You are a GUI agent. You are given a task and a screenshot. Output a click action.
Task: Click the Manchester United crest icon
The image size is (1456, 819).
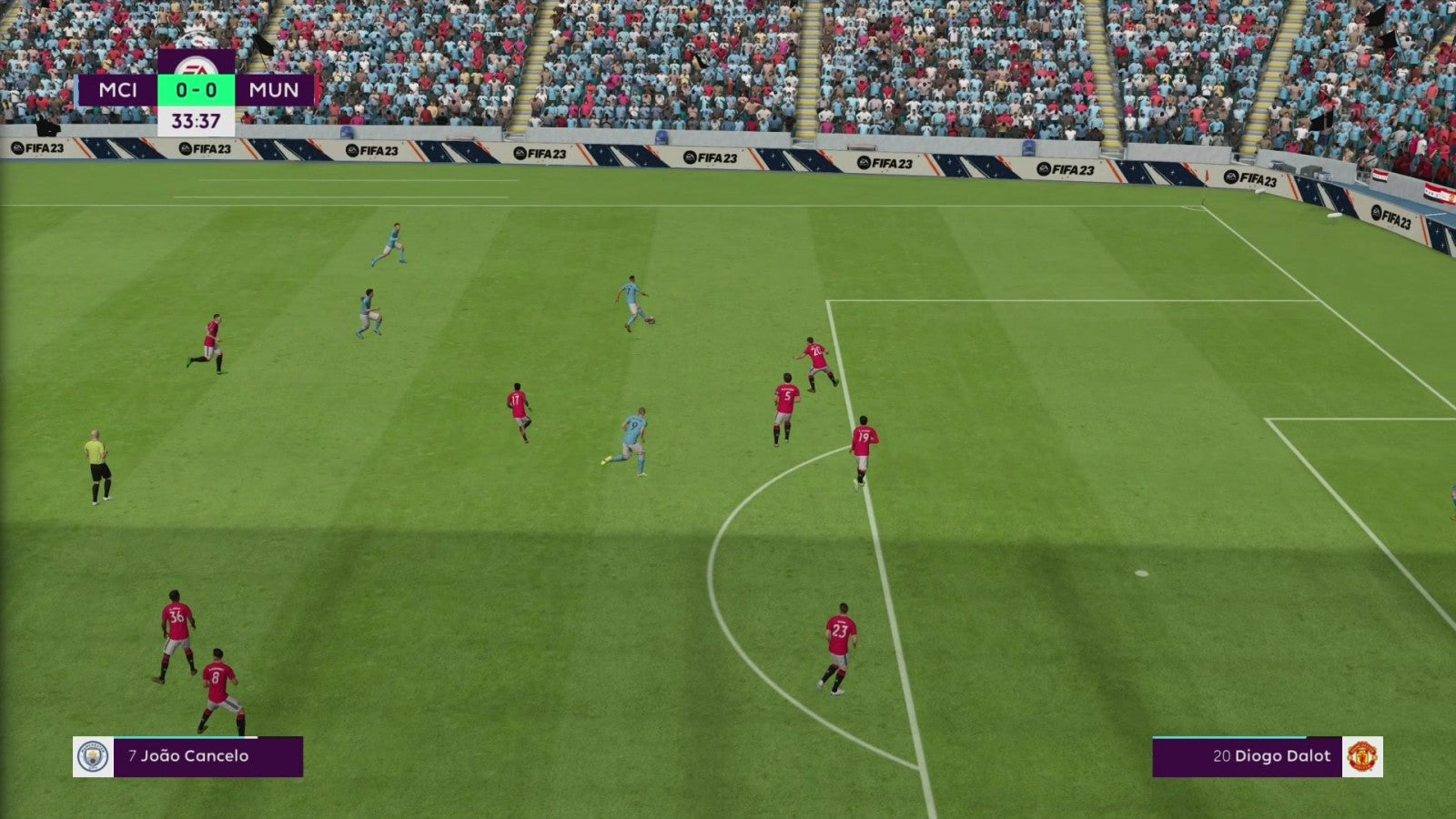(x=1362, y=756)
